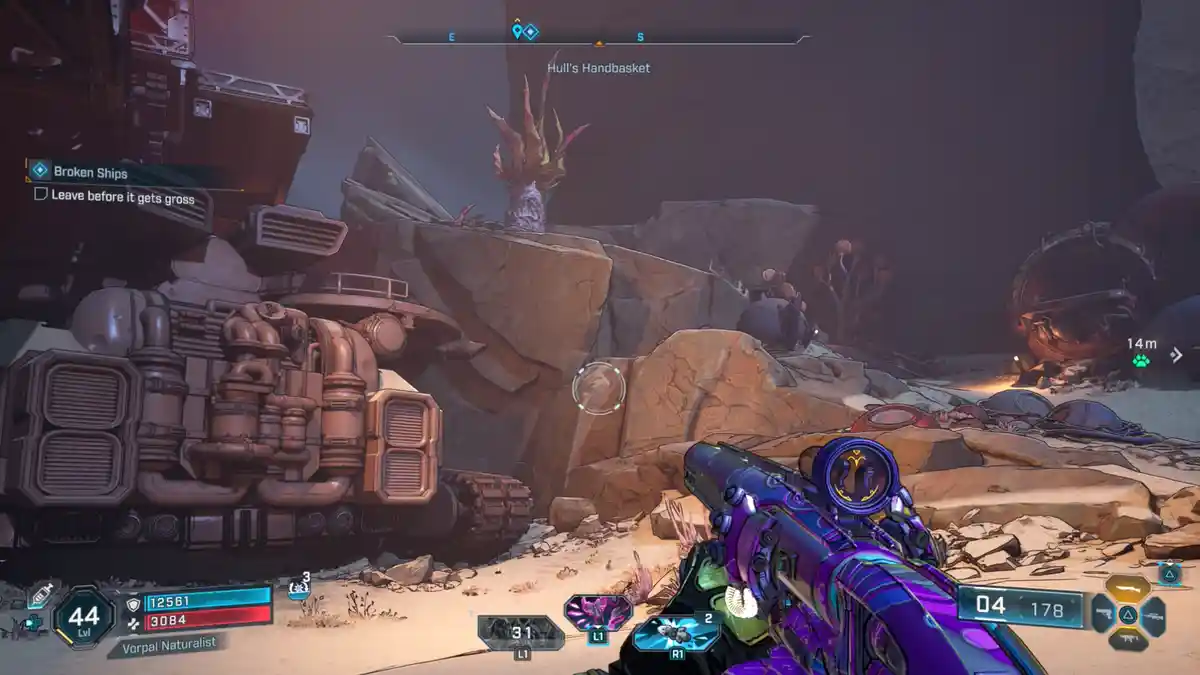This screenshot has width=1200, height=675.
Task: Use the repair kit syringe icon
Action: (x=41, y=594)
